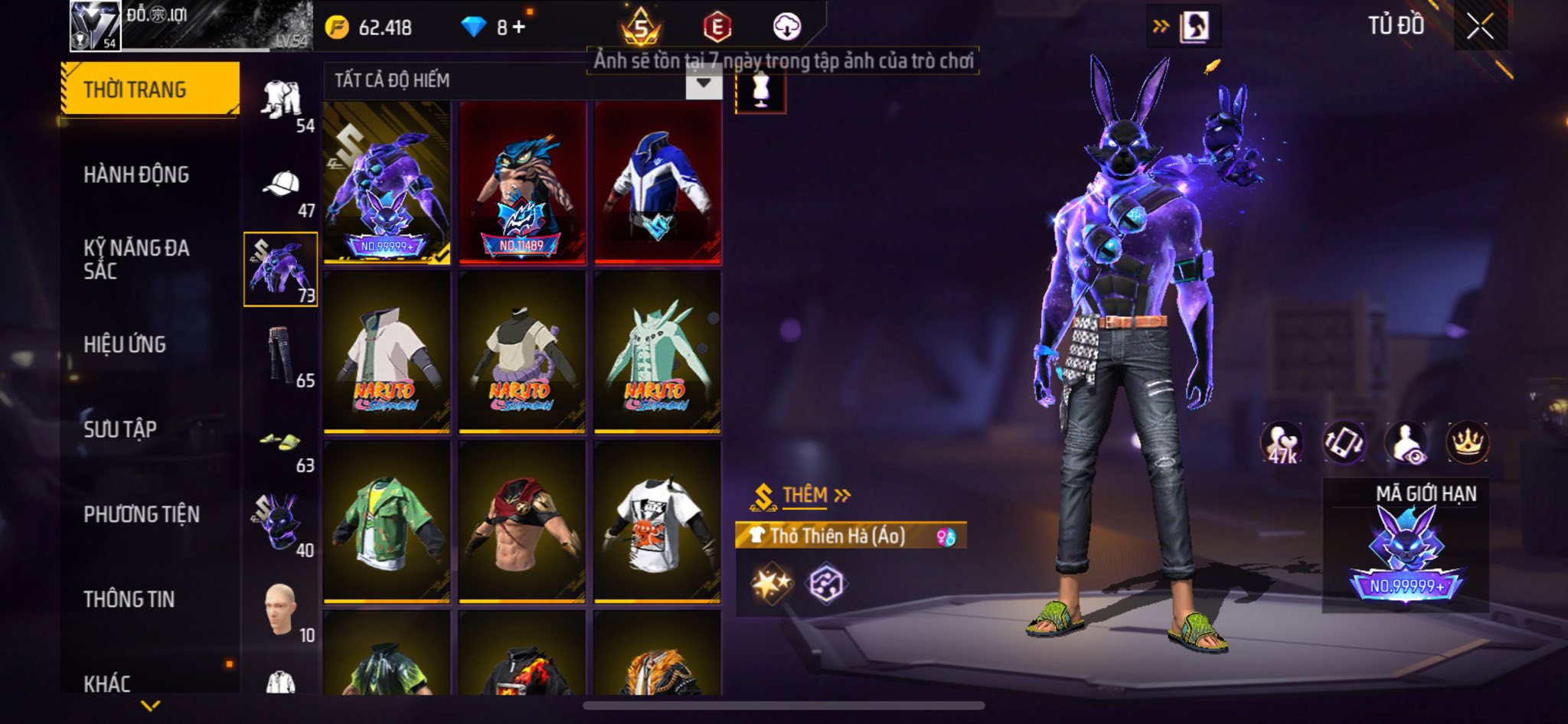1568x724 pixels.
Task: Select the galaxy rabbit top item
Action: pyautogui.click(x=387, y=184)
